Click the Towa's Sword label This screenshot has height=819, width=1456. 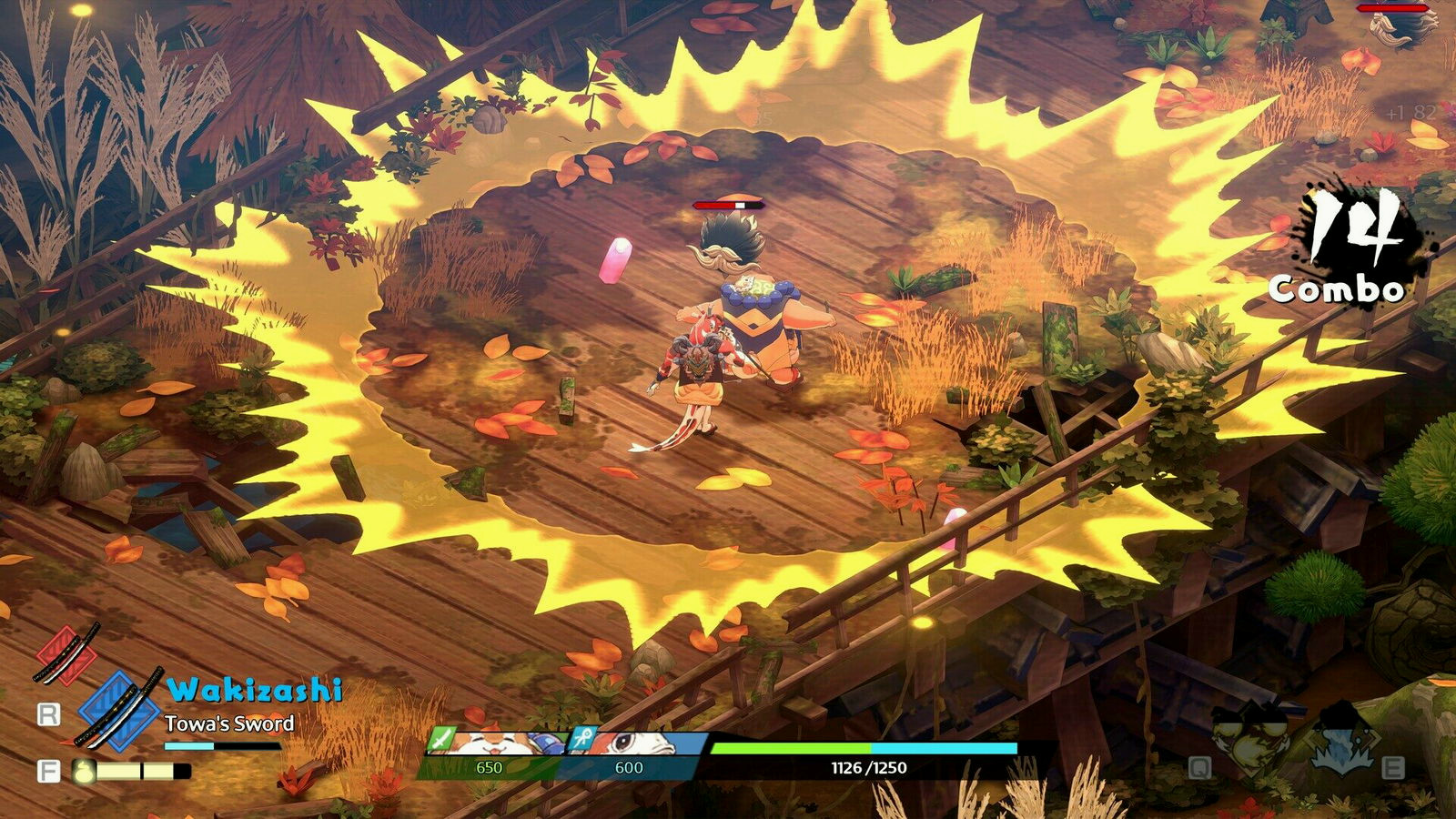pyautogui.click(x=230, y=722)
